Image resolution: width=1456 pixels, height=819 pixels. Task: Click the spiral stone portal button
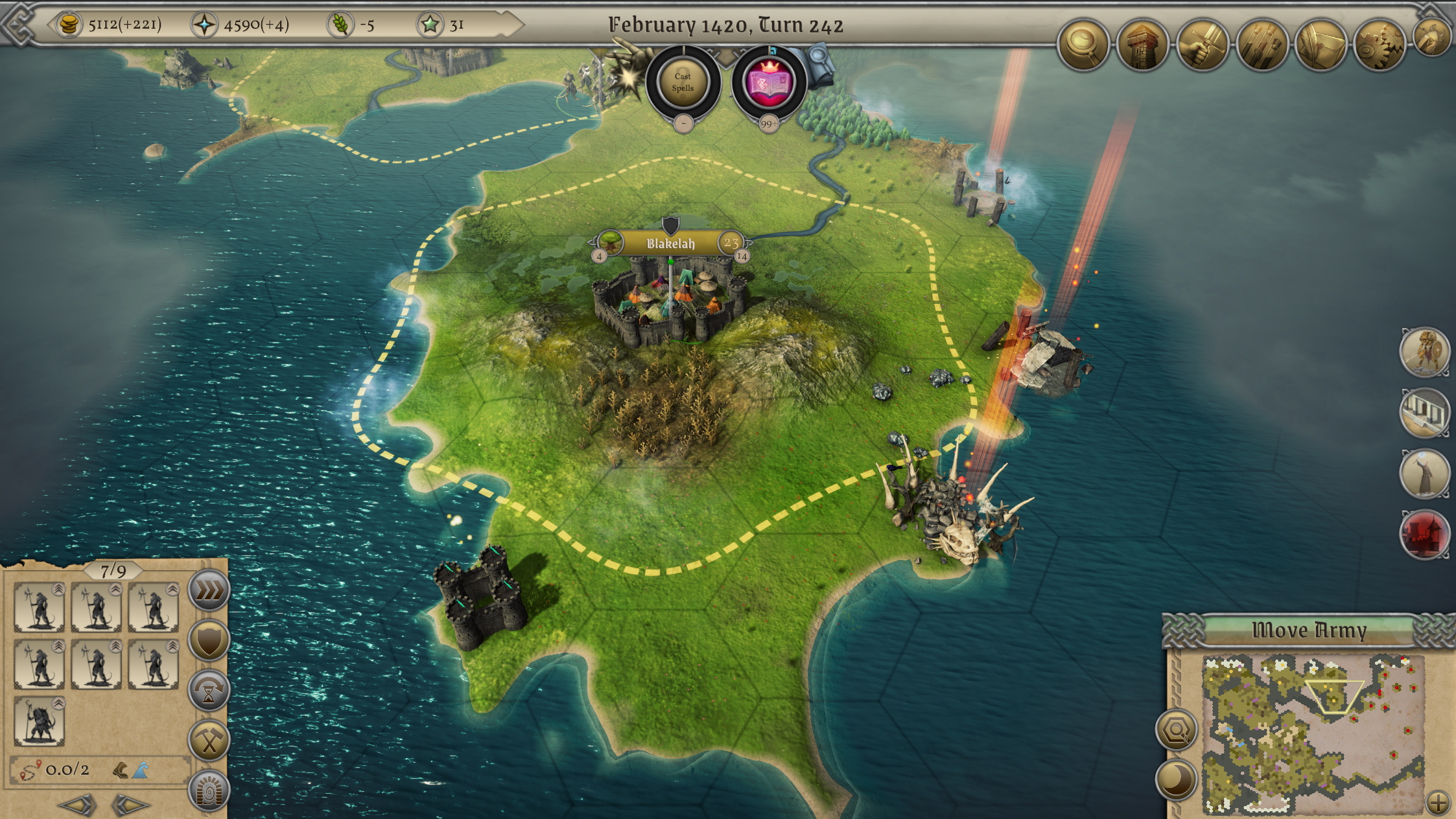tap(209, 790)
